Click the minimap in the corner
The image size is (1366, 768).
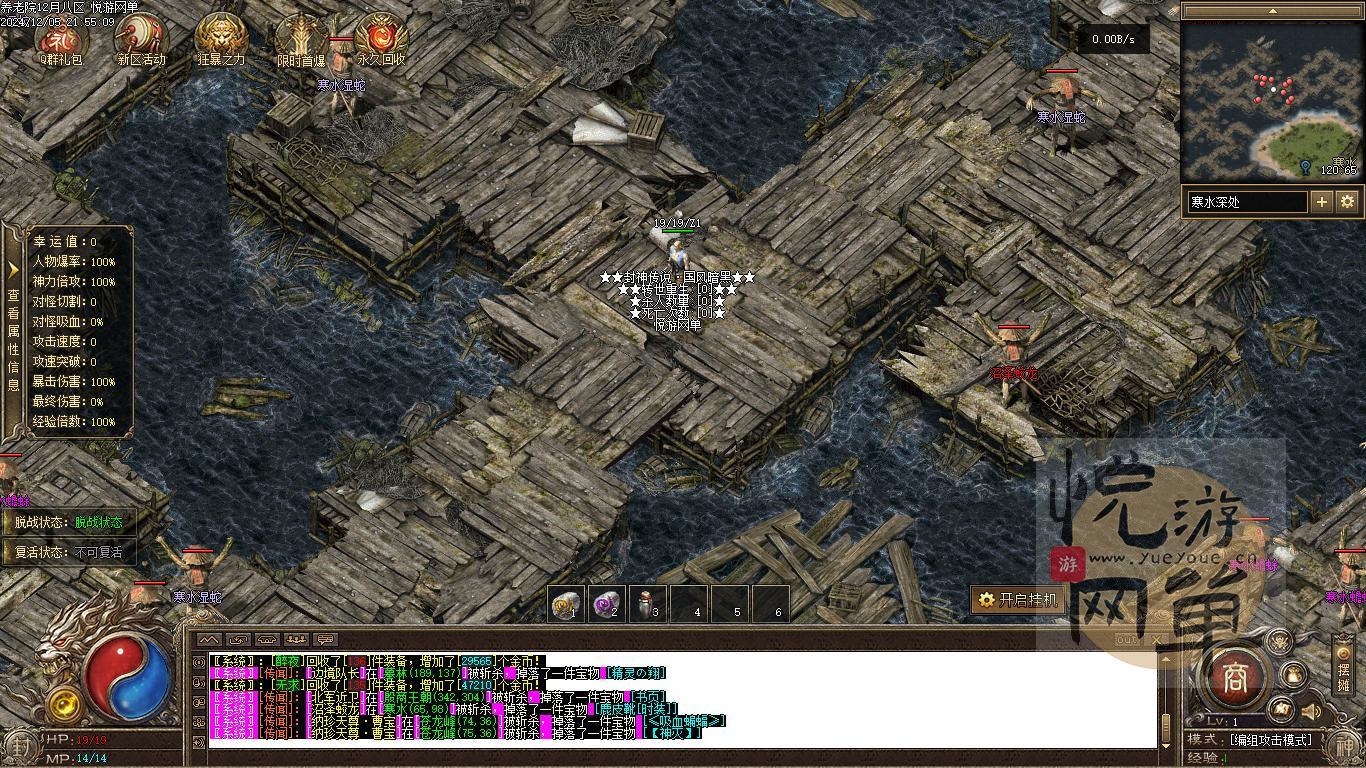(1271, 100)
